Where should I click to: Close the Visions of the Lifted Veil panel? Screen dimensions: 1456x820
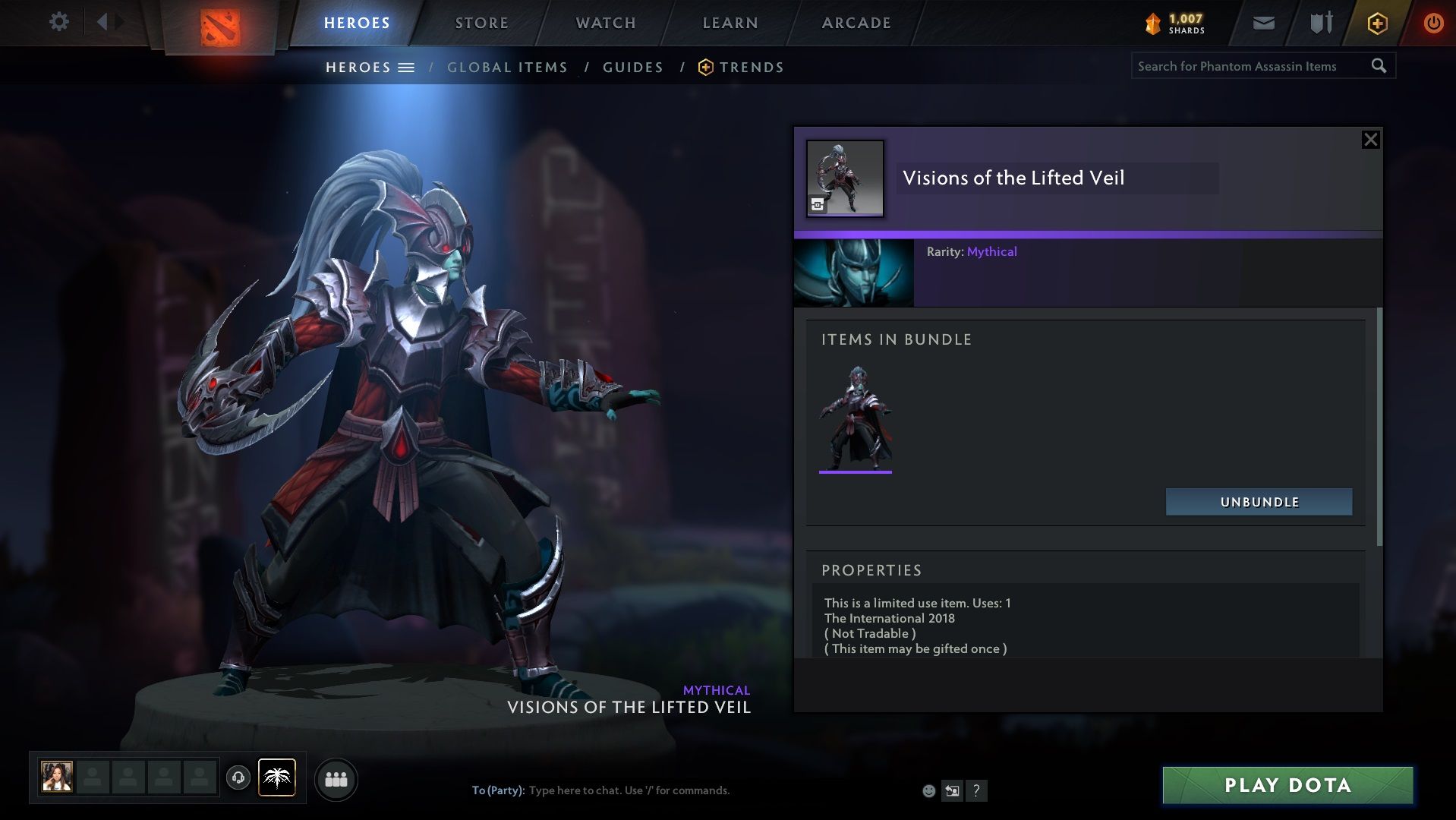click(x=1370, y=140)
